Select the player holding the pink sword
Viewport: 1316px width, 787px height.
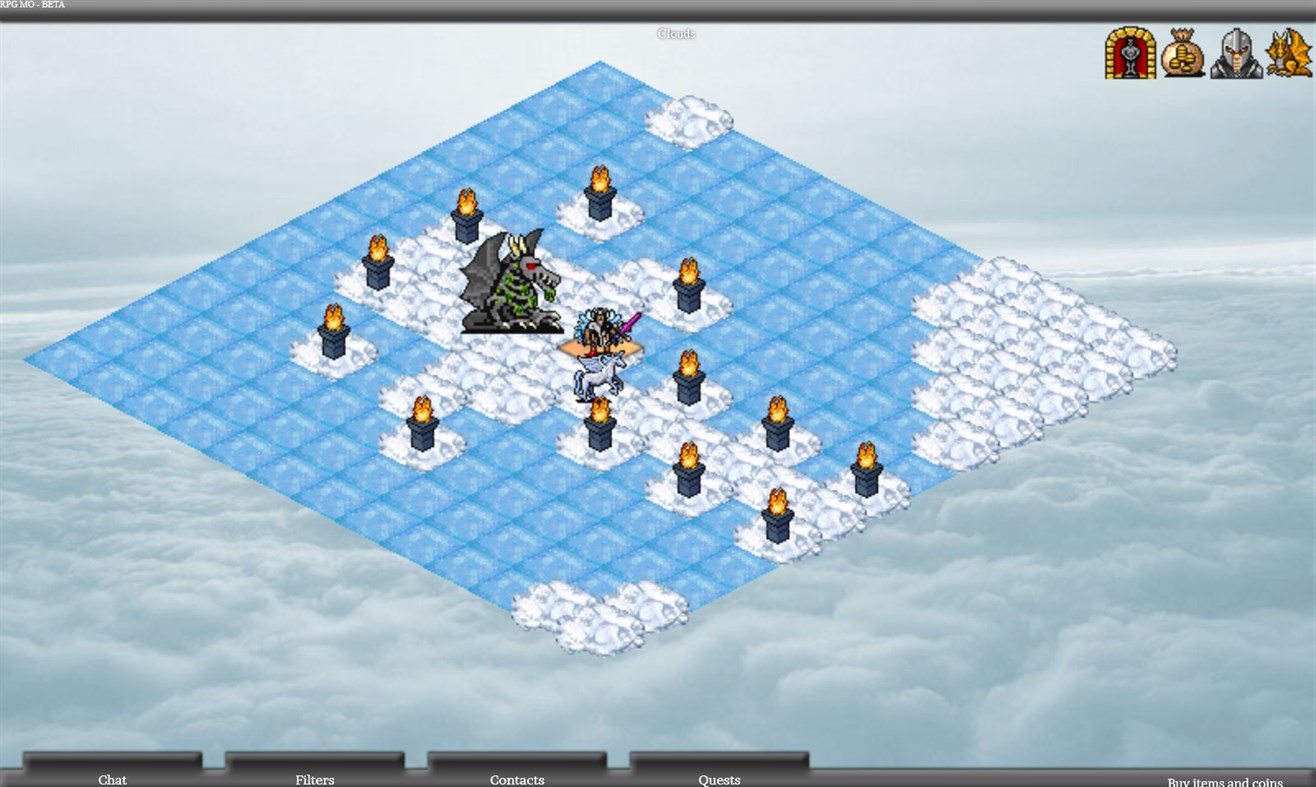pyautogui.click(x=600, y=325)
